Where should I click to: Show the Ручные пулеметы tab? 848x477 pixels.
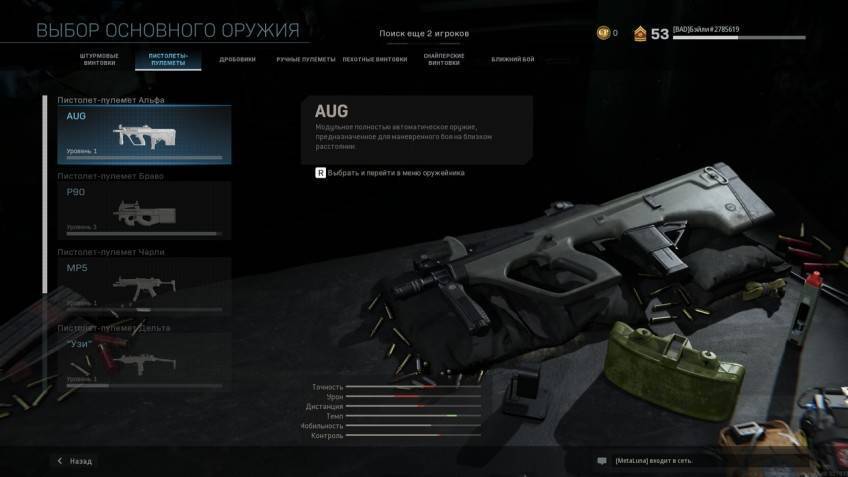[x=306, y=59]
